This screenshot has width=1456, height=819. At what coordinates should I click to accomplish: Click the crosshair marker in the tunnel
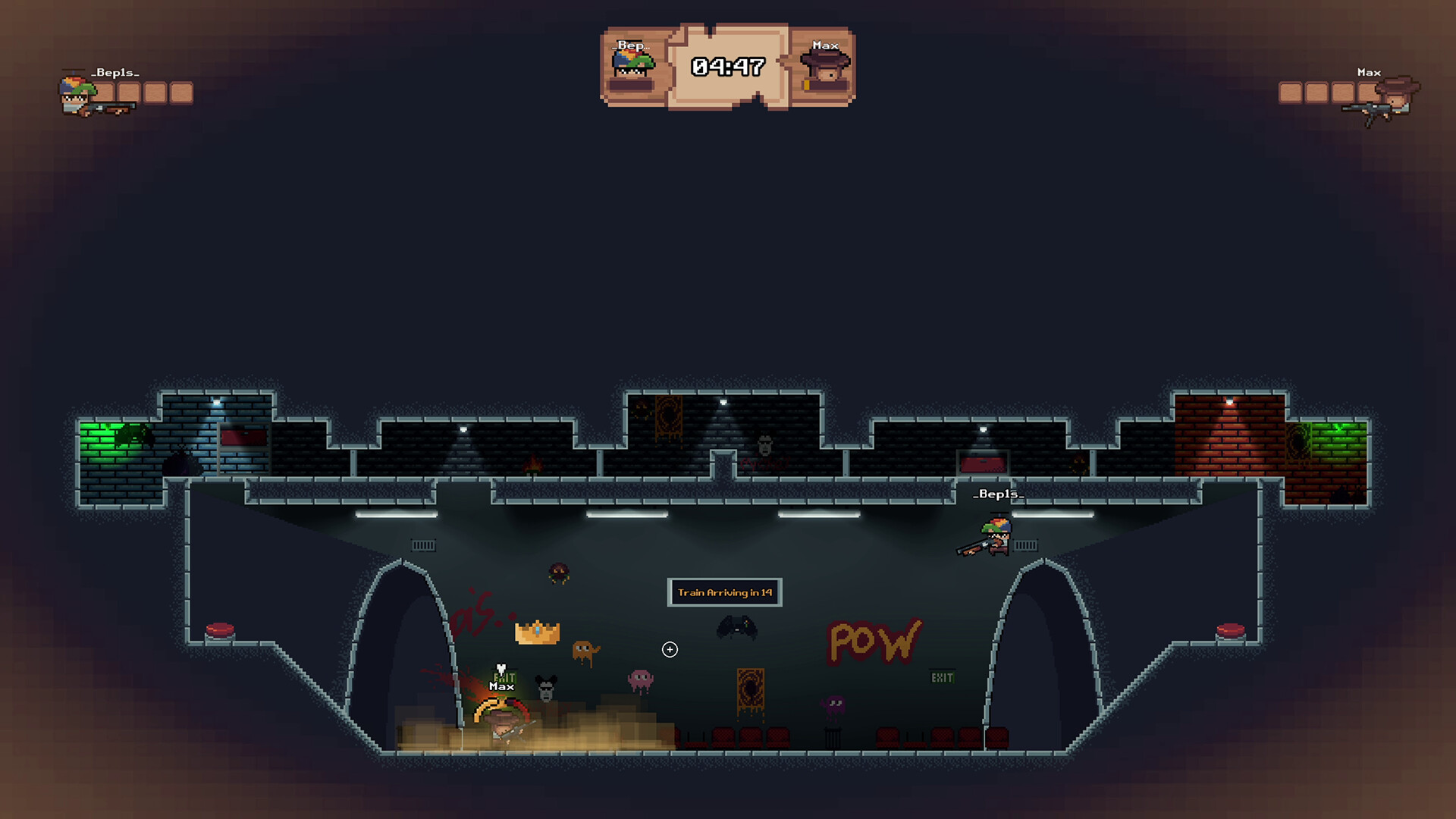(668, 649)
